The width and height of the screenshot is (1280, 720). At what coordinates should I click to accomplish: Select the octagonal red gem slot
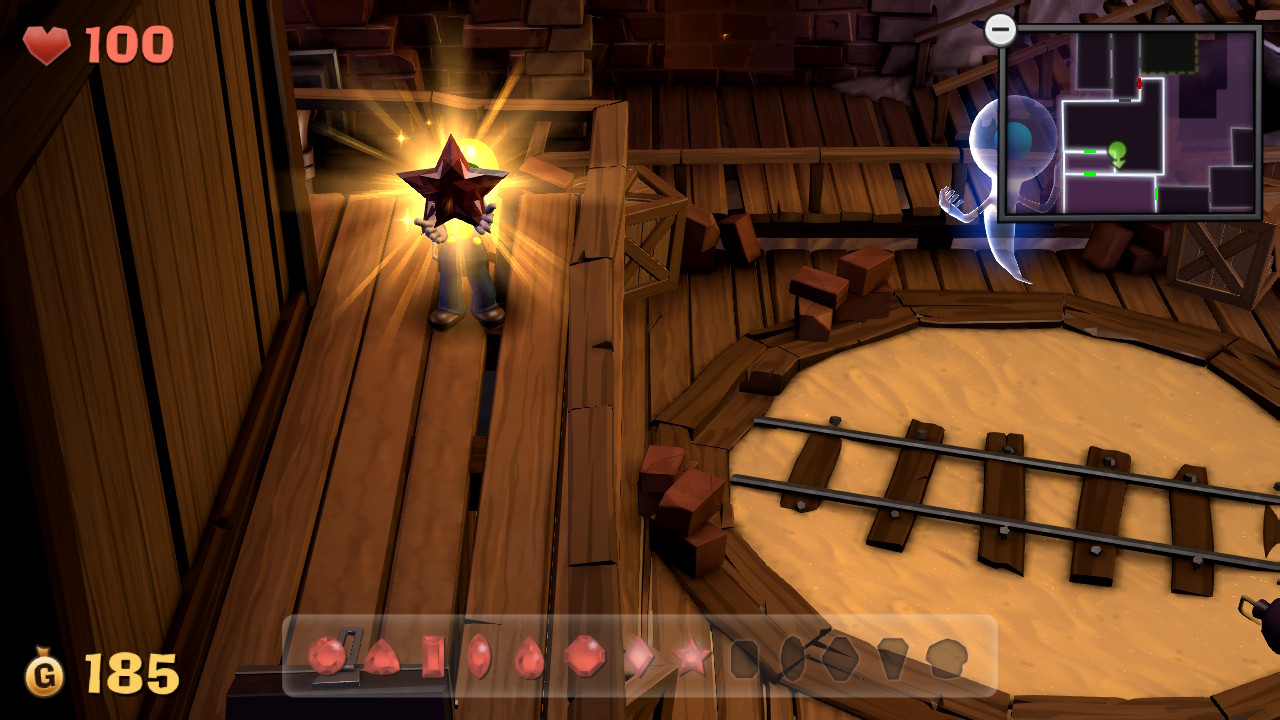pos(584,657)
